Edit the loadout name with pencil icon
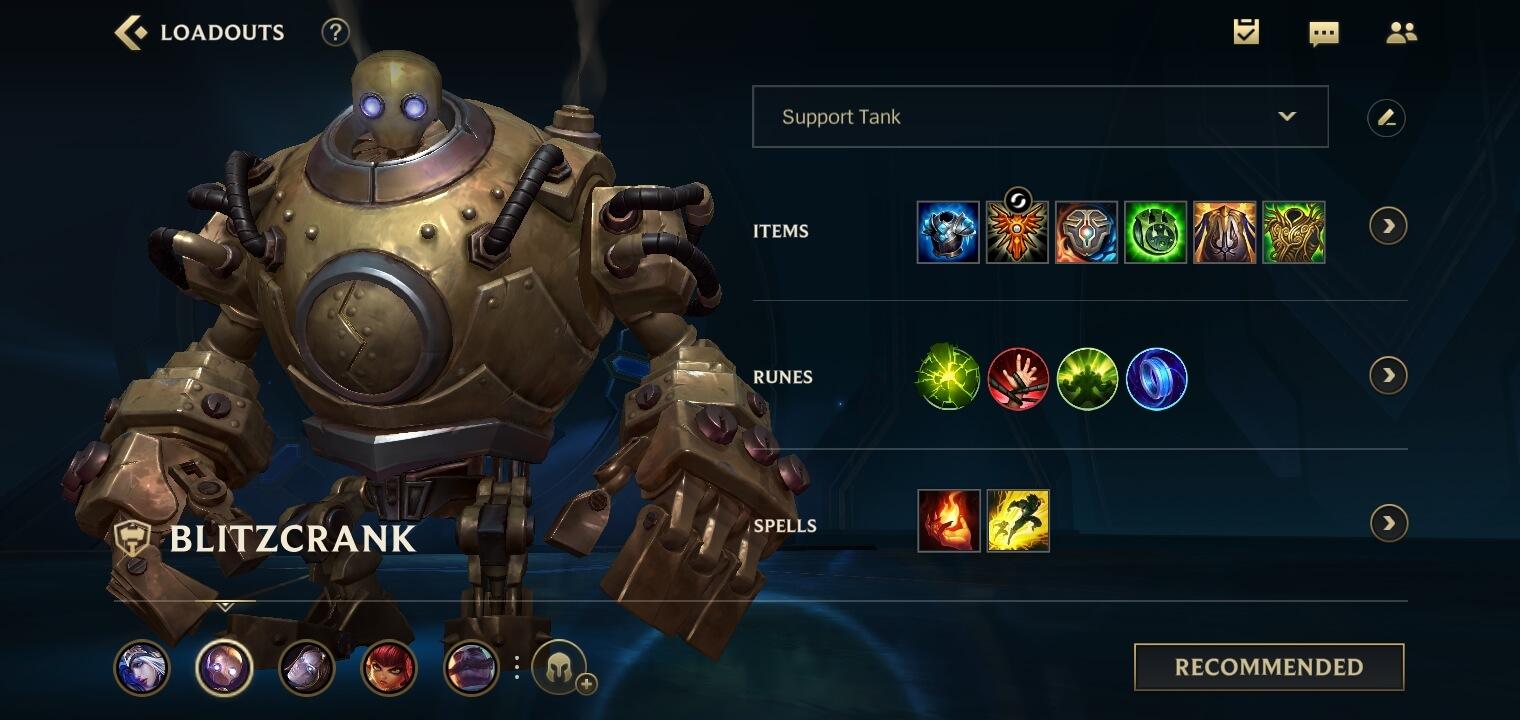The image size is (1520, 720). tap(1386, 118)
